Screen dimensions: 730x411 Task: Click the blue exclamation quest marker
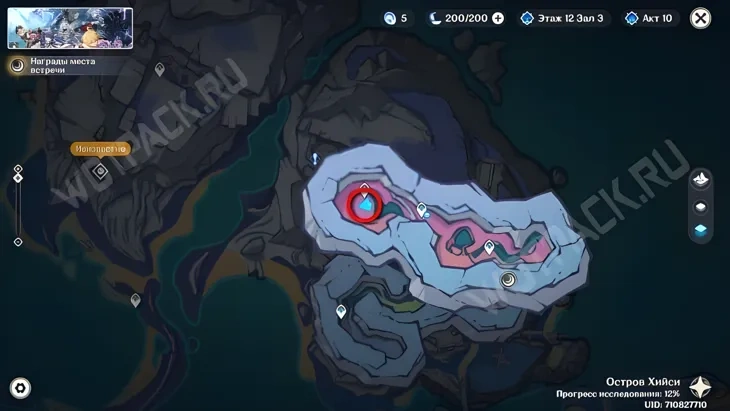[x=315, y=159]
